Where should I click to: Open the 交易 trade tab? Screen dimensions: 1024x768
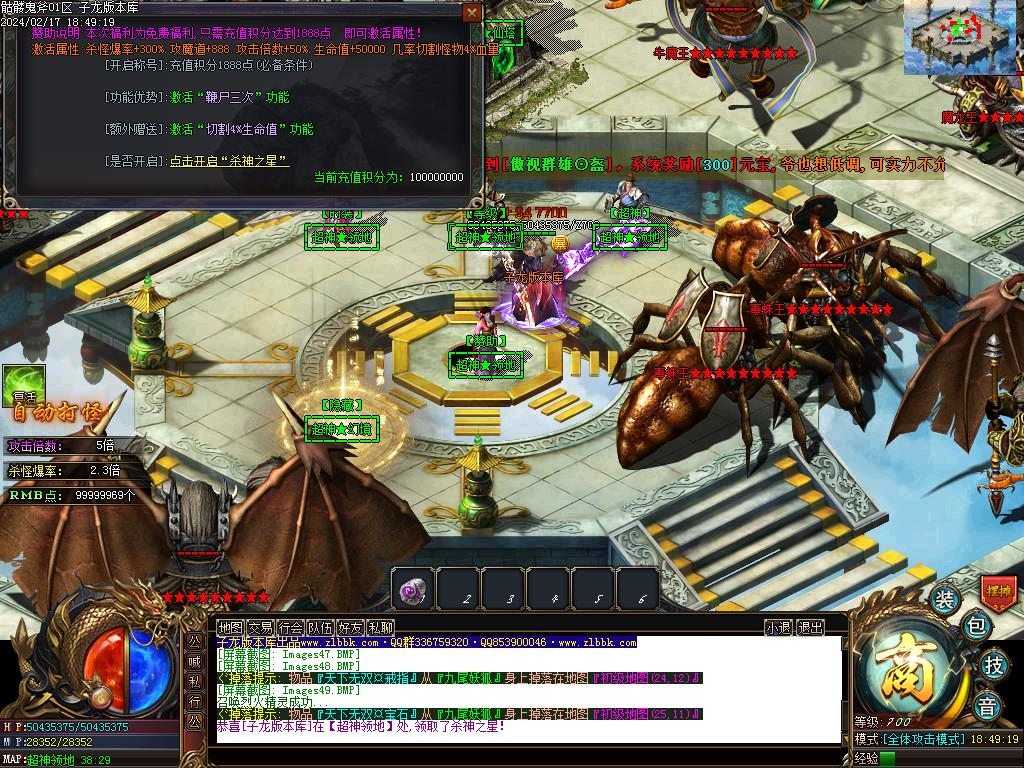point(260,628)
